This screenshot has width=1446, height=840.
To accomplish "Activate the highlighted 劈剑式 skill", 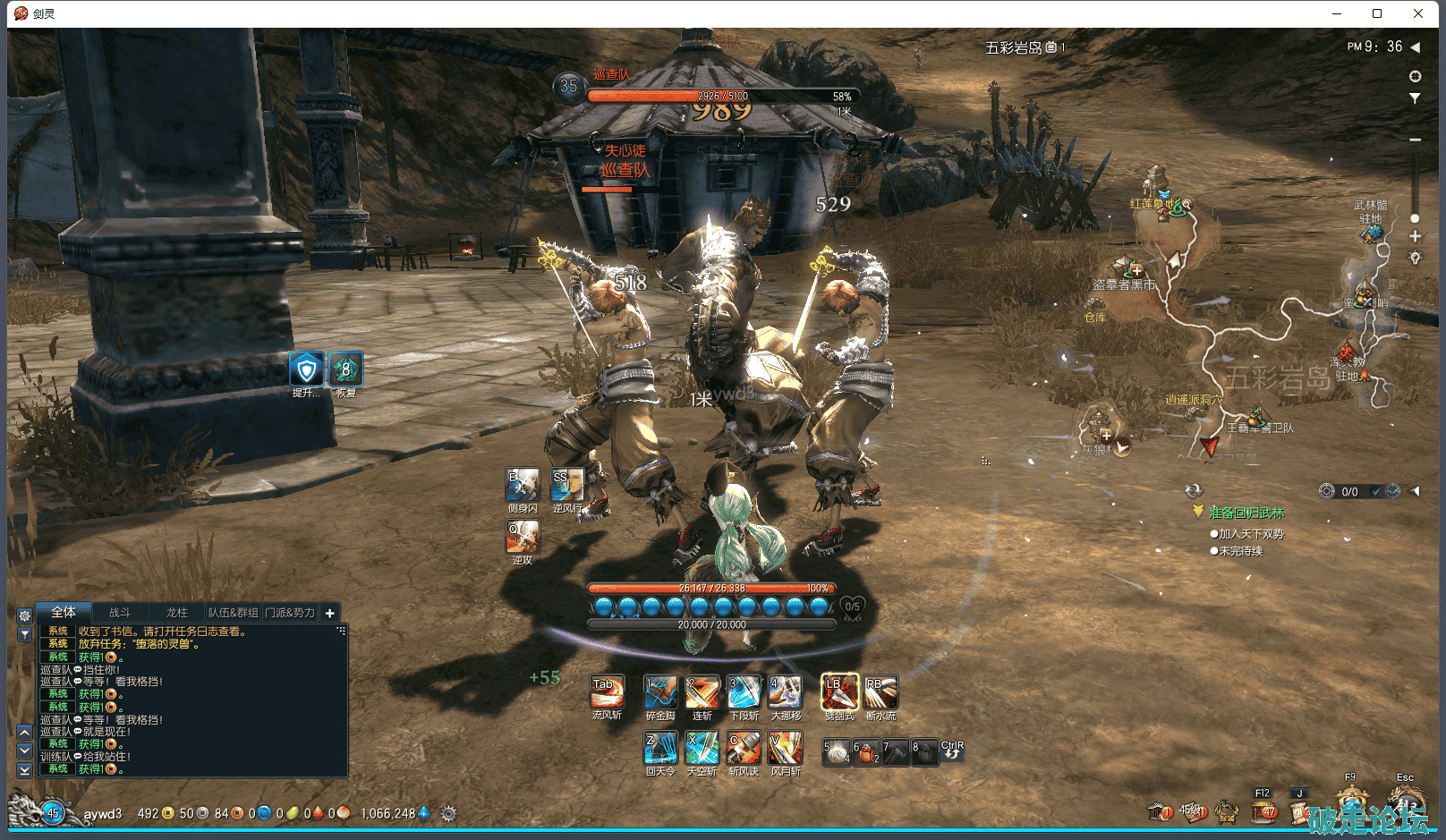I will point(839,692).
